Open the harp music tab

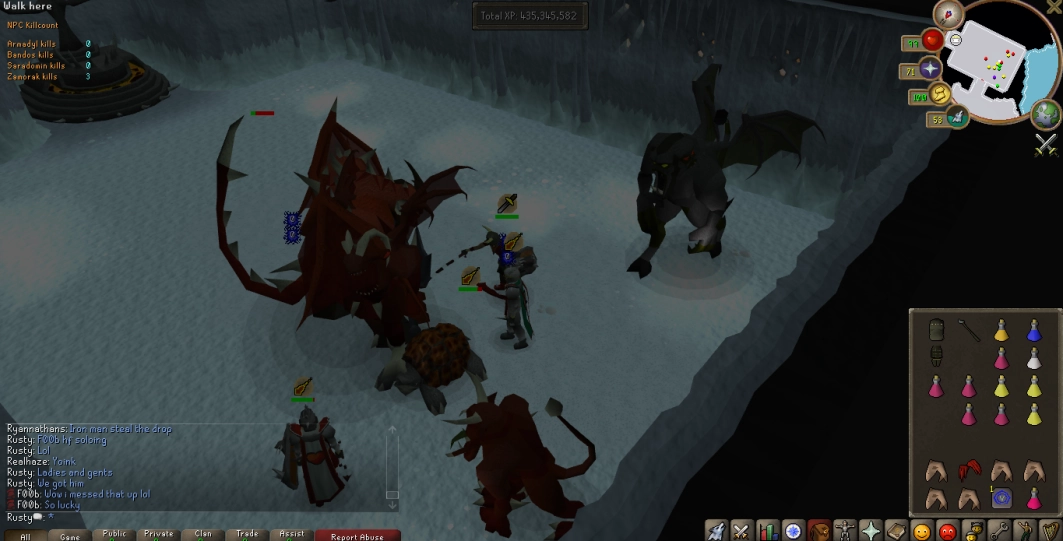1048,530
